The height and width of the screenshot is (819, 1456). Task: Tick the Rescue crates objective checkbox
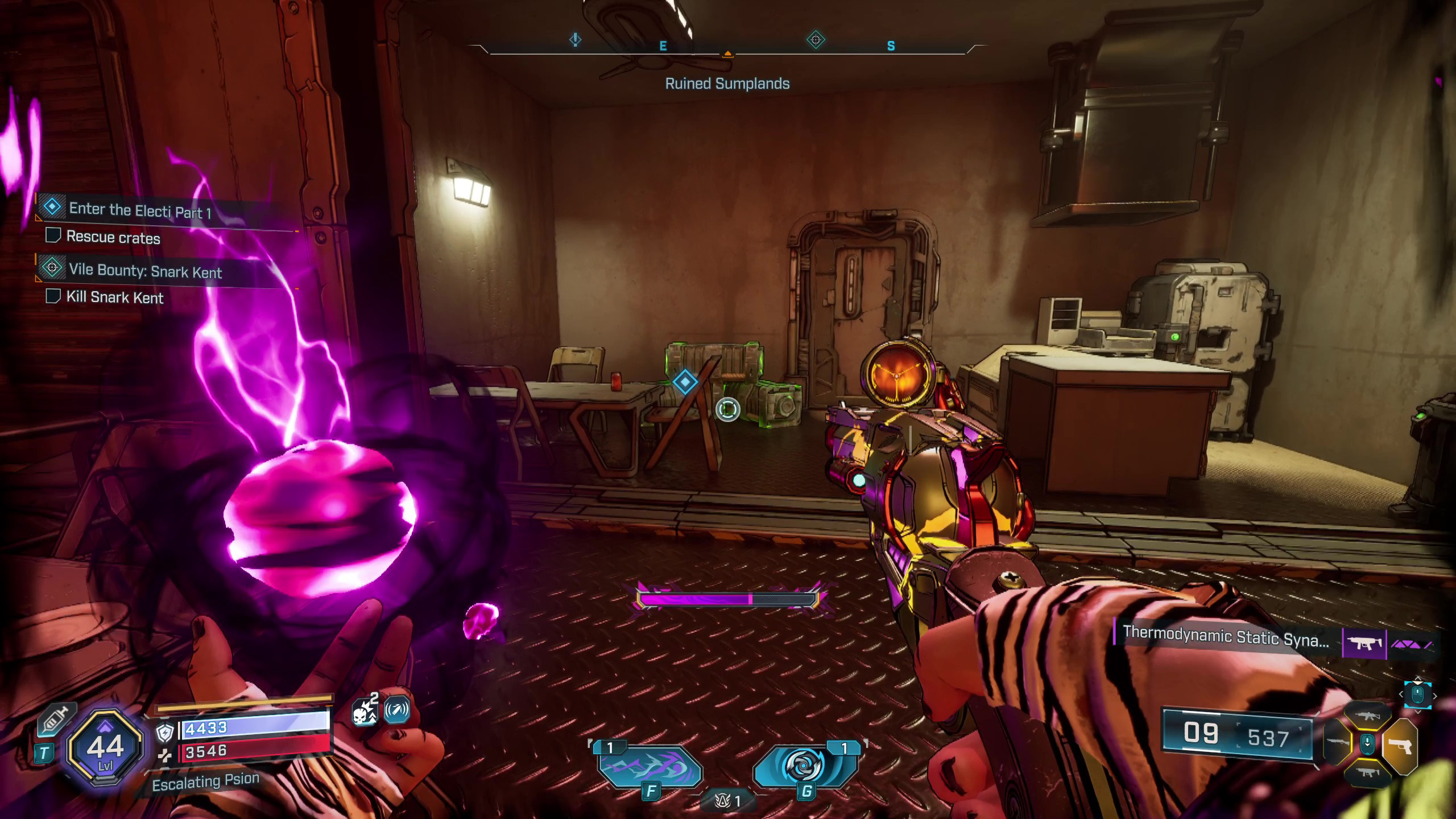point(53,235)
